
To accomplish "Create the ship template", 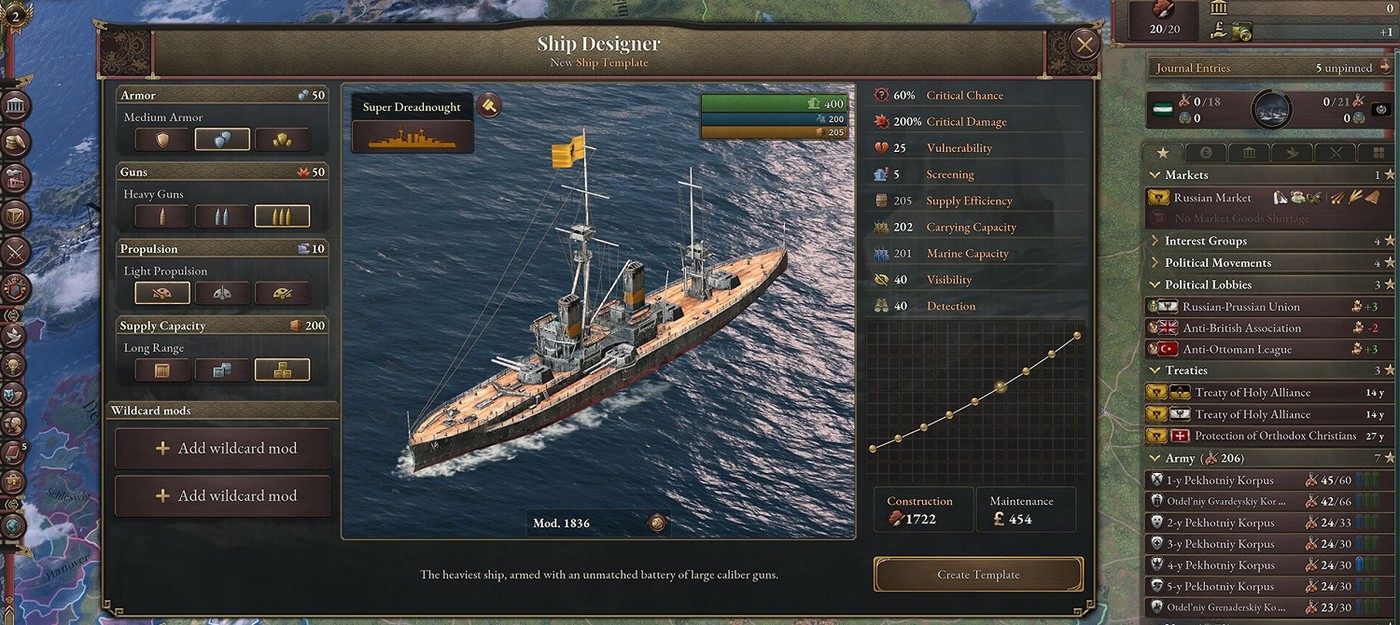I will click(x=978, y=575).
